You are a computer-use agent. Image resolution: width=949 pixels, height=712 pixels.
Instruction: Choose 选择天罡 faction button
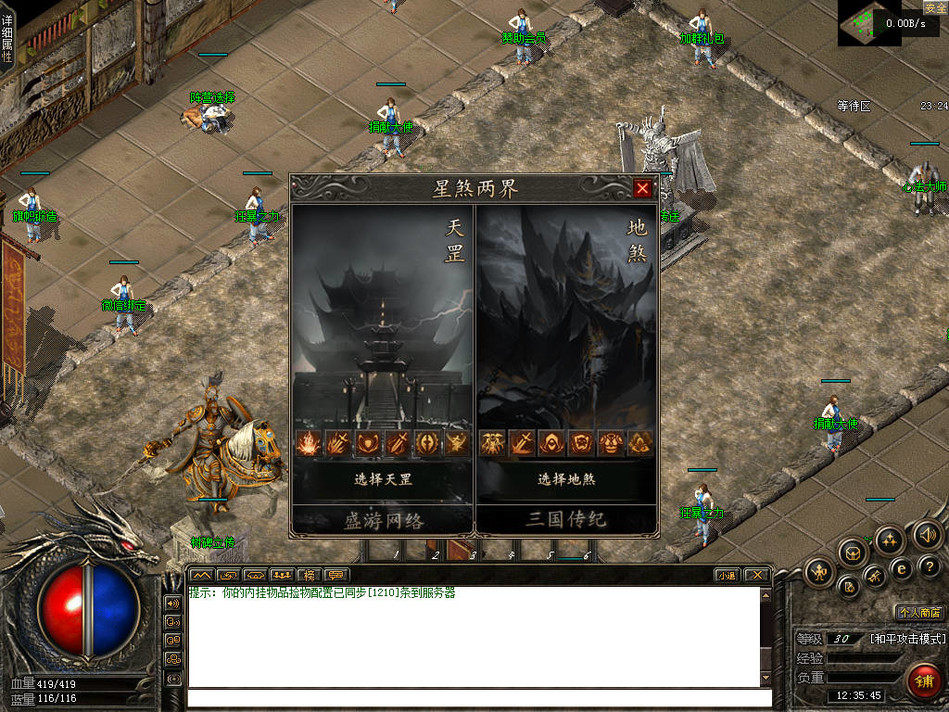(x=383, y=479)
